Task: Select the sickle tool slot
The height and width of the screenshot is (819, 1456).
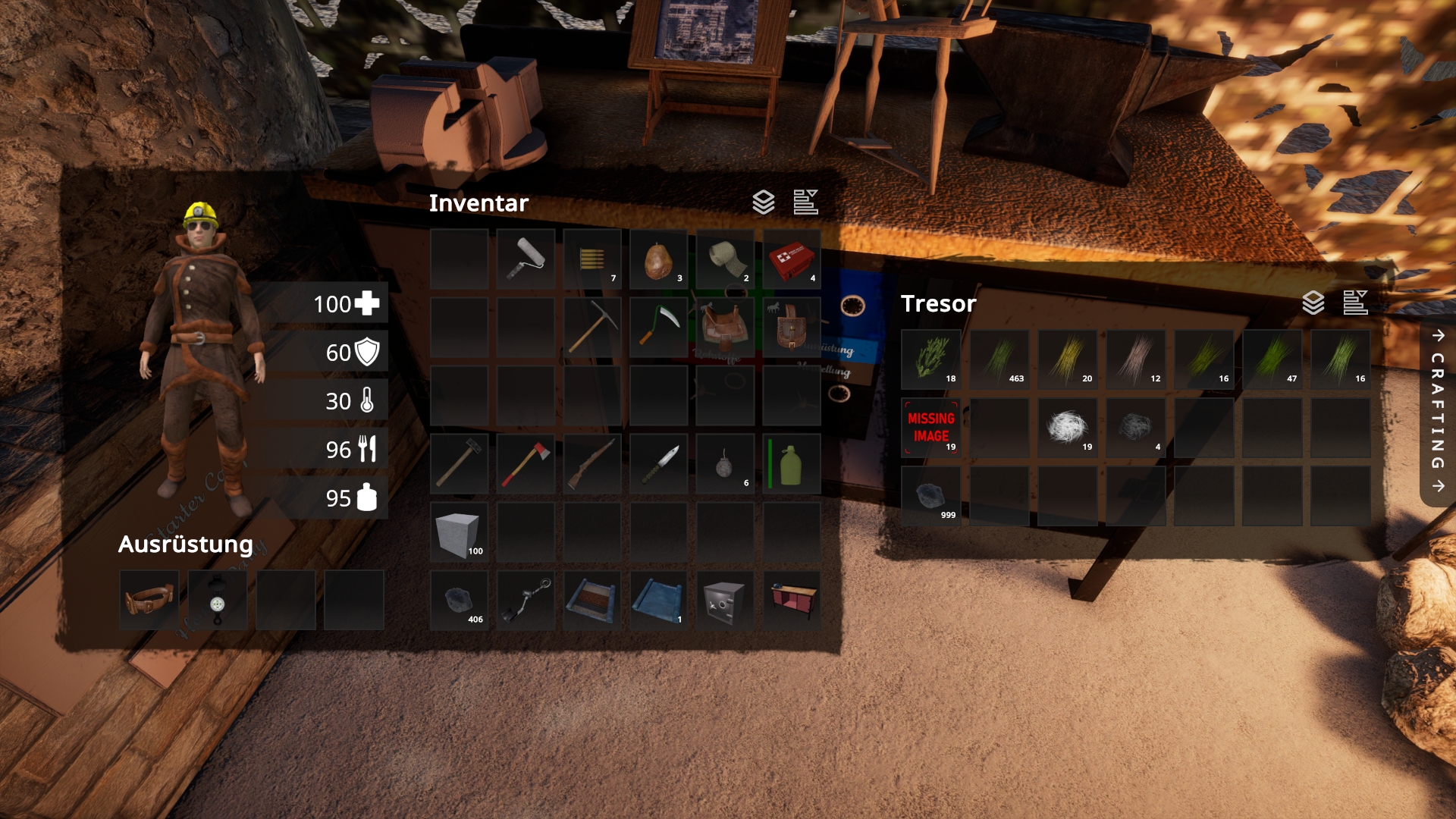Action: tap(658, 328)
